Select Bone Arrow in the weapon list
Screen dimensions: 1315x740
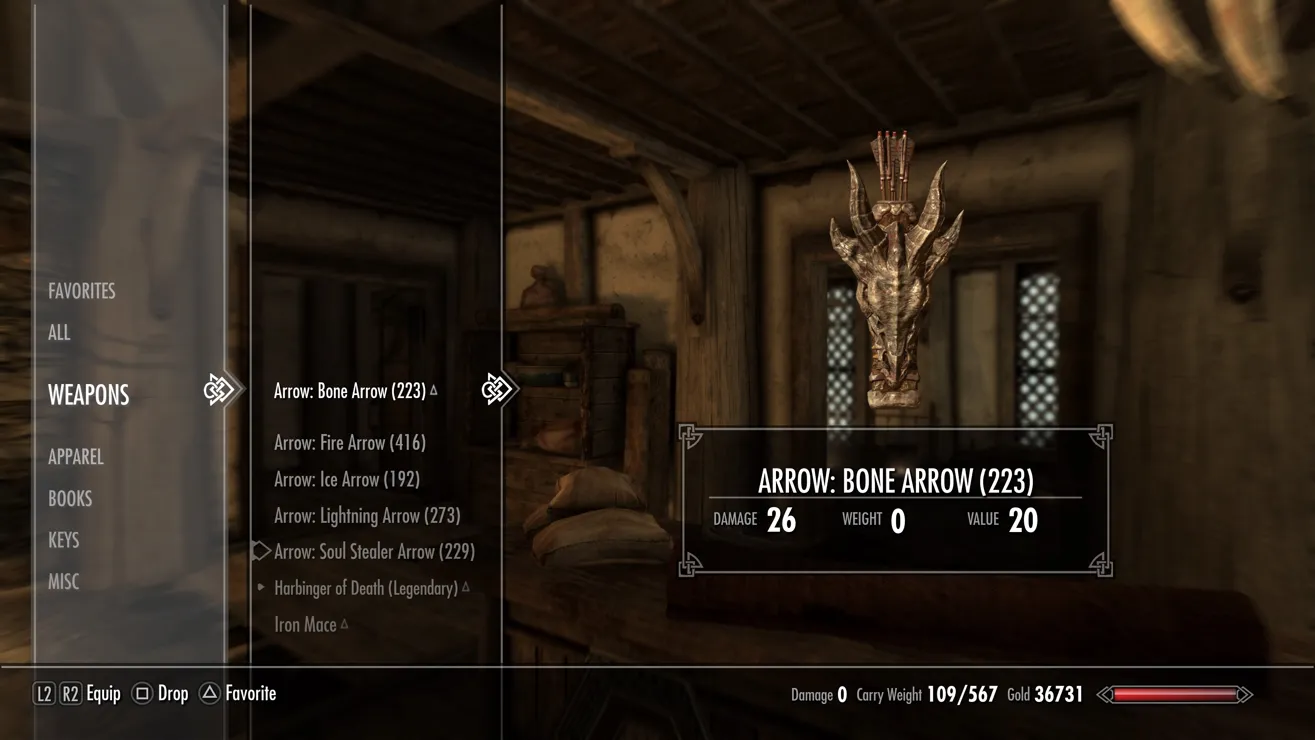(x=350, y=391)
